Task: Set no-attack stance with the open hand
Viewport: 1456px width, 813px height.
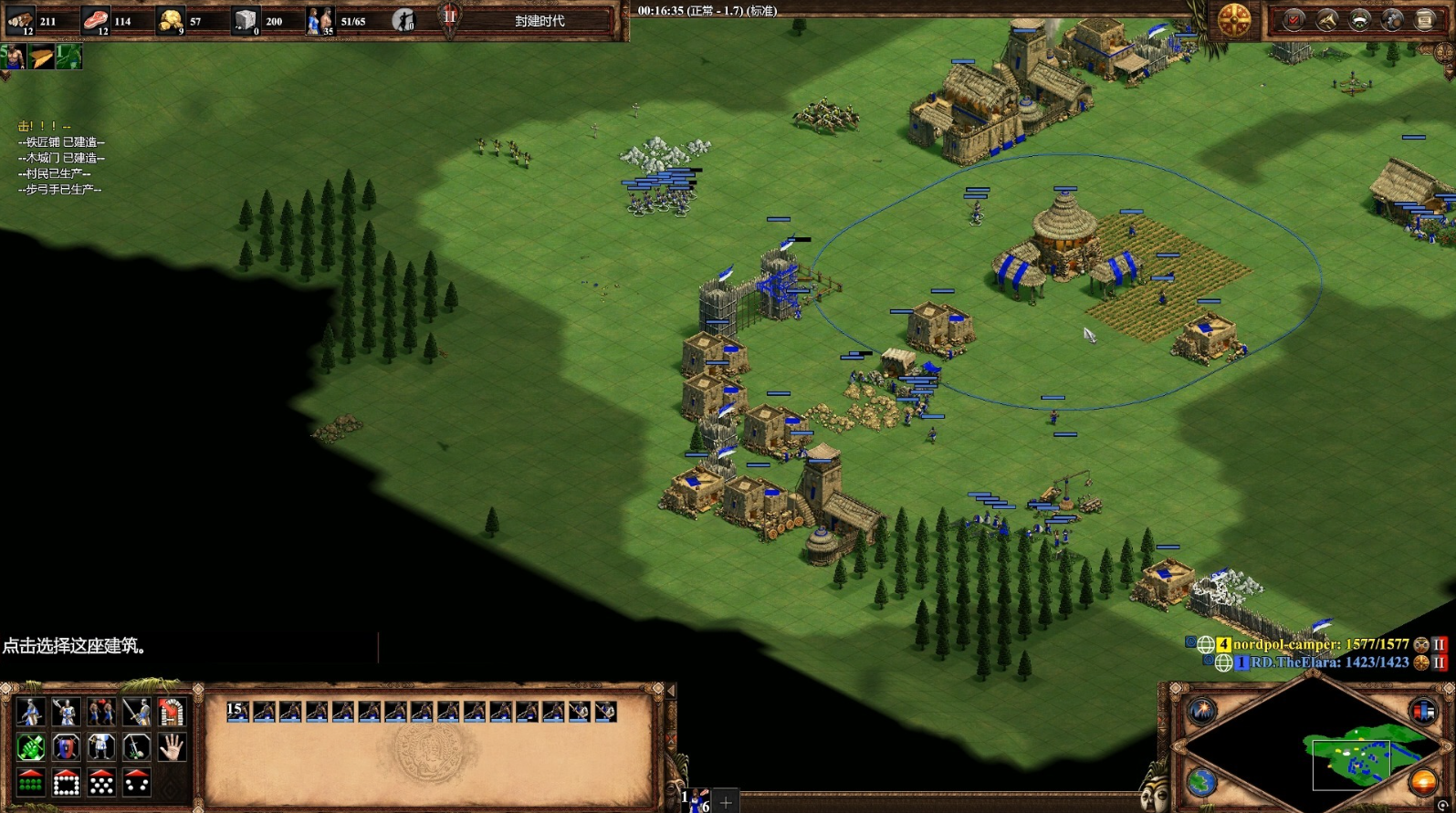Action: click(x=171, y=747)
